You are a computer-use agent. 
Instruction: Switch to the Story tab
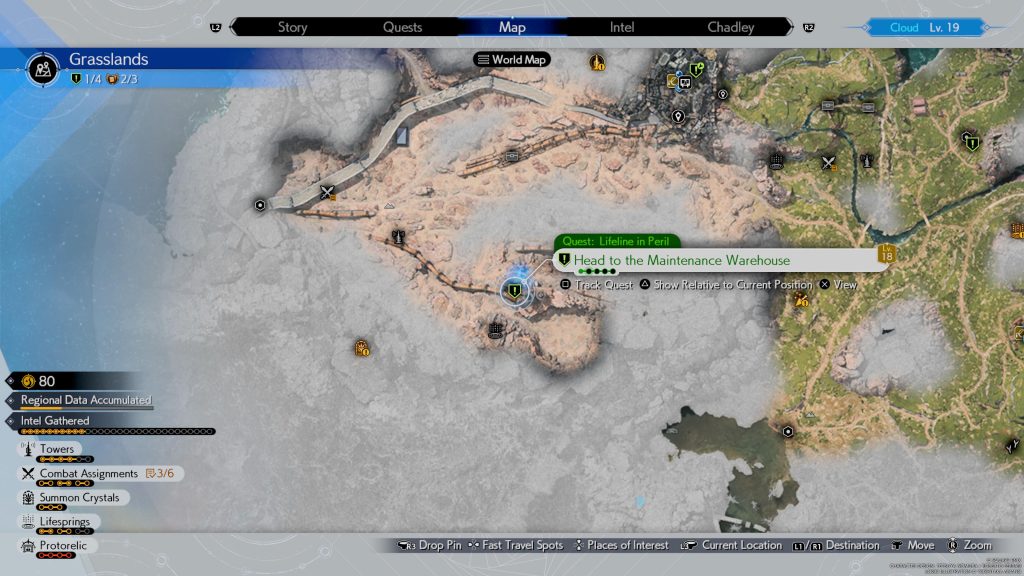pos(292,27)
